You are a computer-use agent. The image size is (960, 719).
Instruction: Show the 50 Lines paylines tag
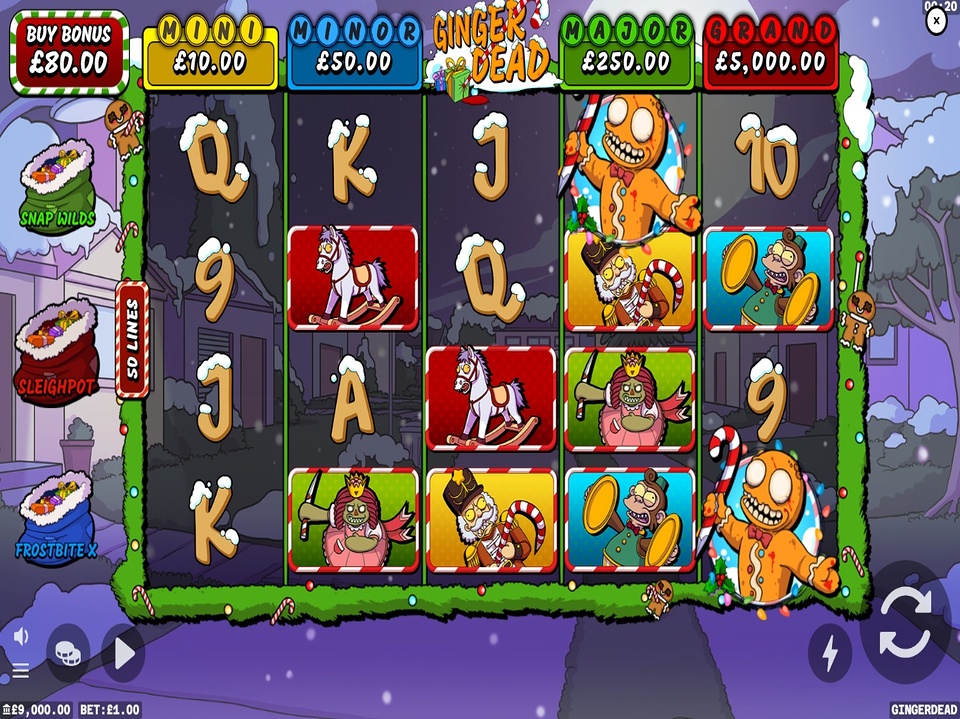pos(133,342)
